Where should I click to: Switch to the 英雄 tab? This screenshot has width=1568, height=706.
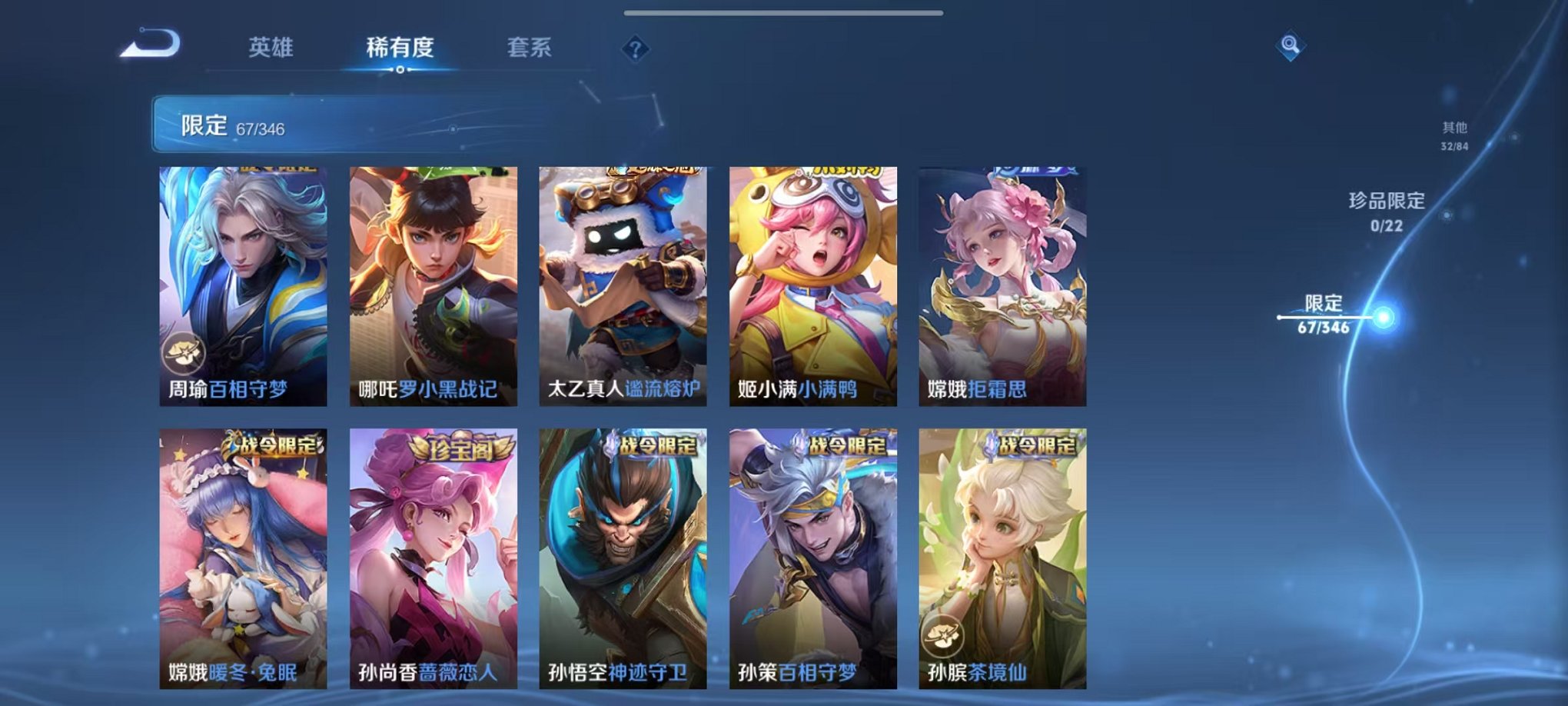(x=269, y=46)
